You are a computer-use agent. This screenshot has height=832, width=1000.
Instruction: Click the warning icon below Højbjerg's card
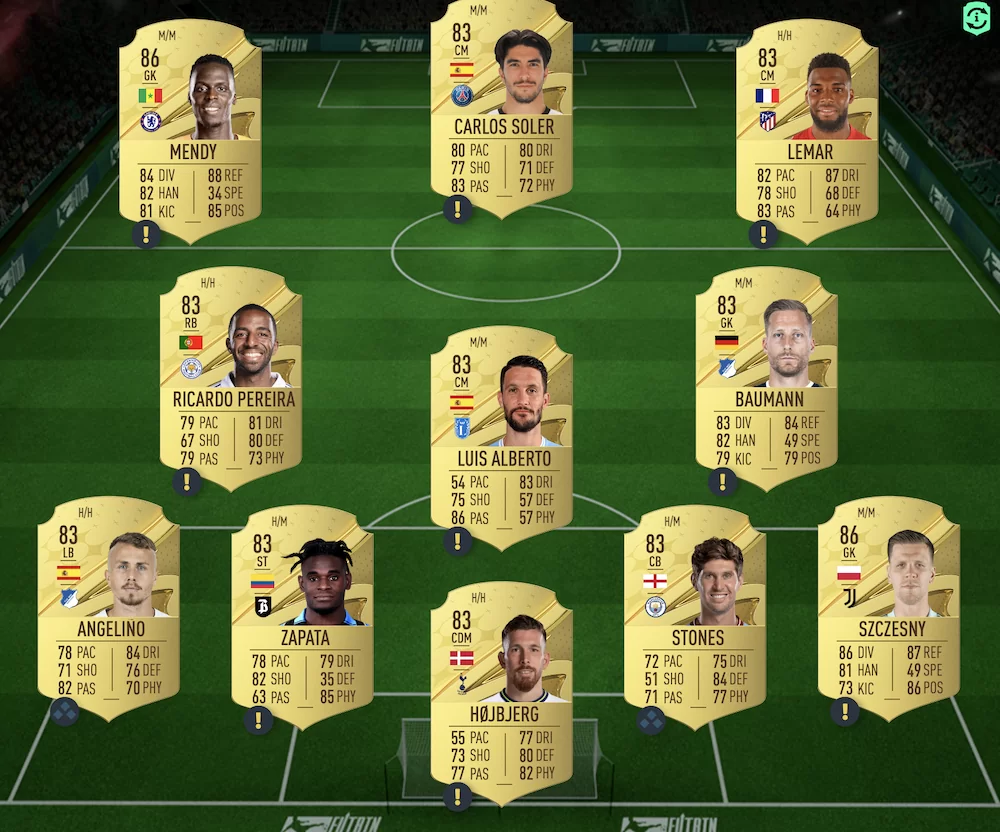coord(458,796)
